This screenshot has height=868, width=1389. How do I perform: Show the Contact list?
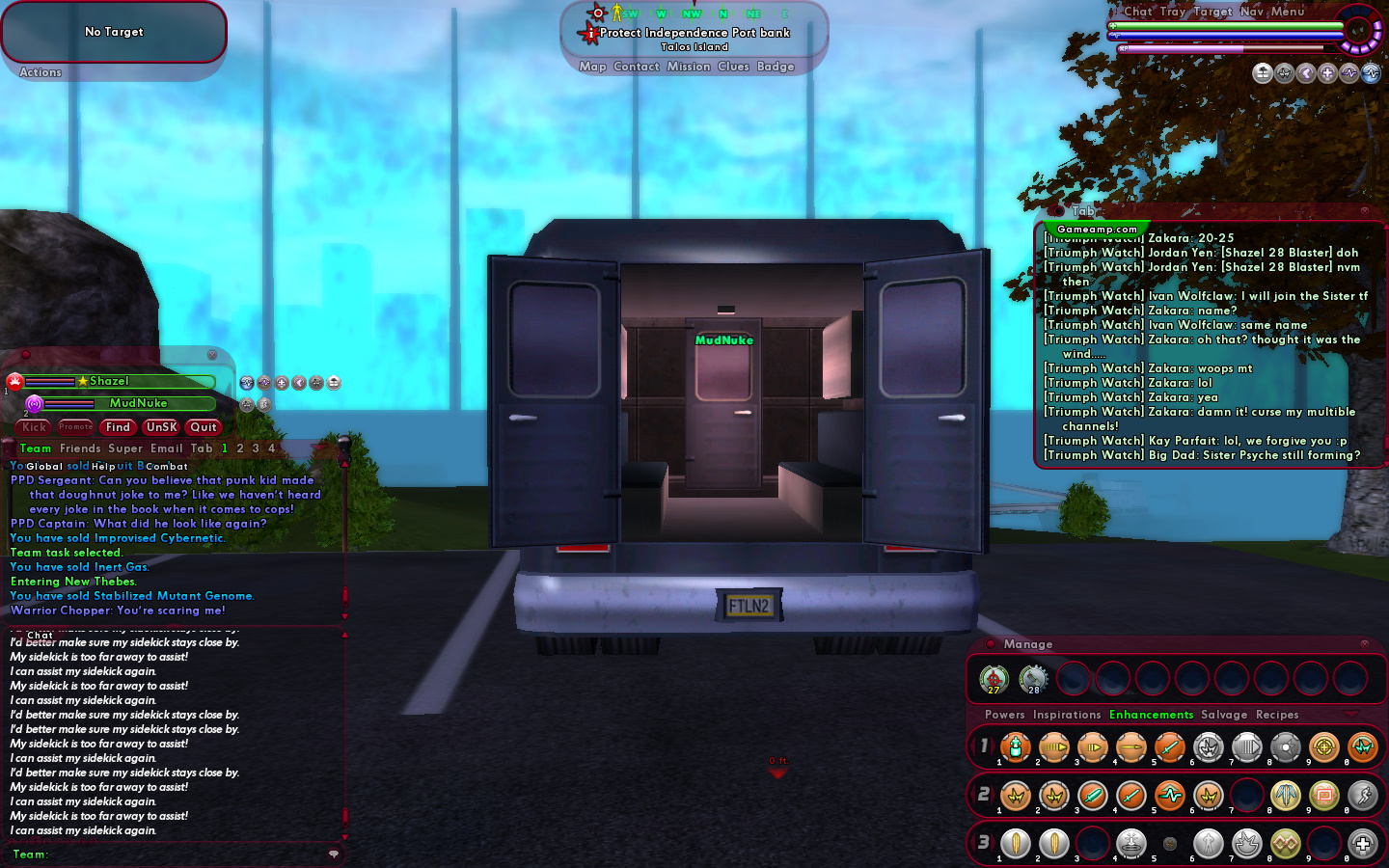636,67
